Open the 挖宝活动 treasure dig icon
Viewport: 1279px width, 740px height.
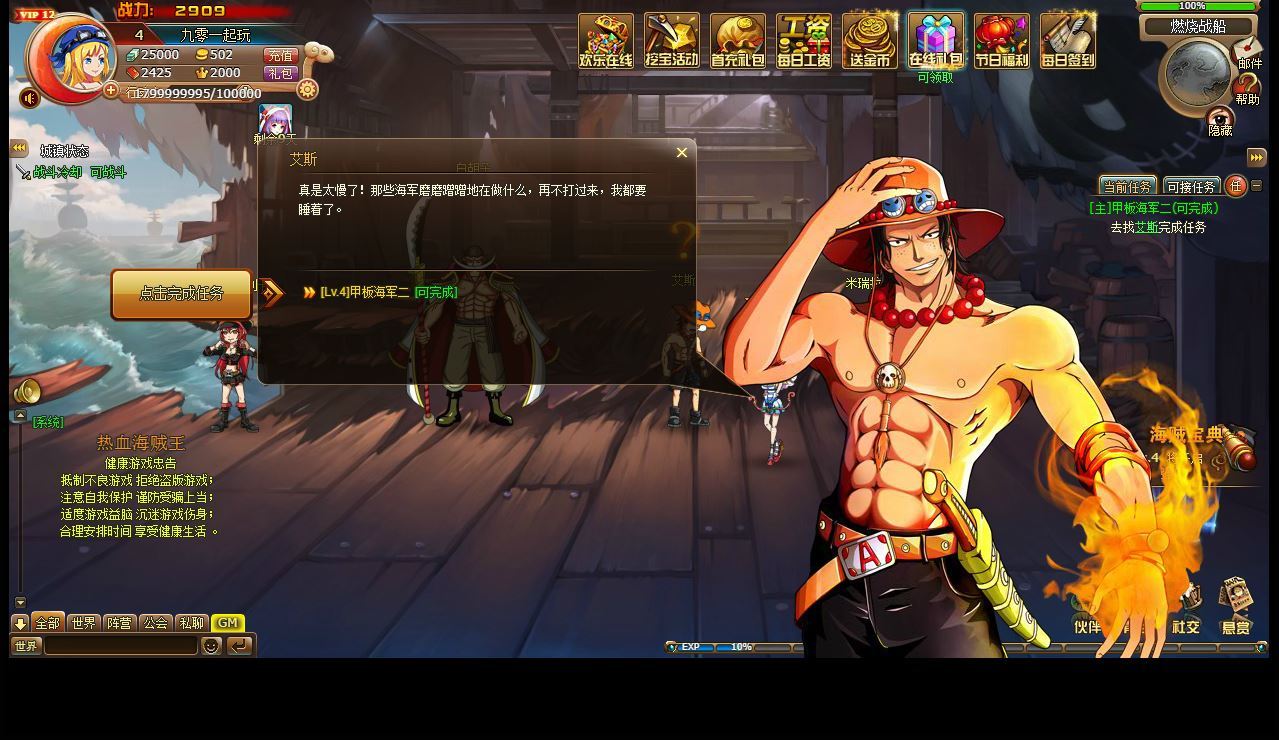coord(672,41)
